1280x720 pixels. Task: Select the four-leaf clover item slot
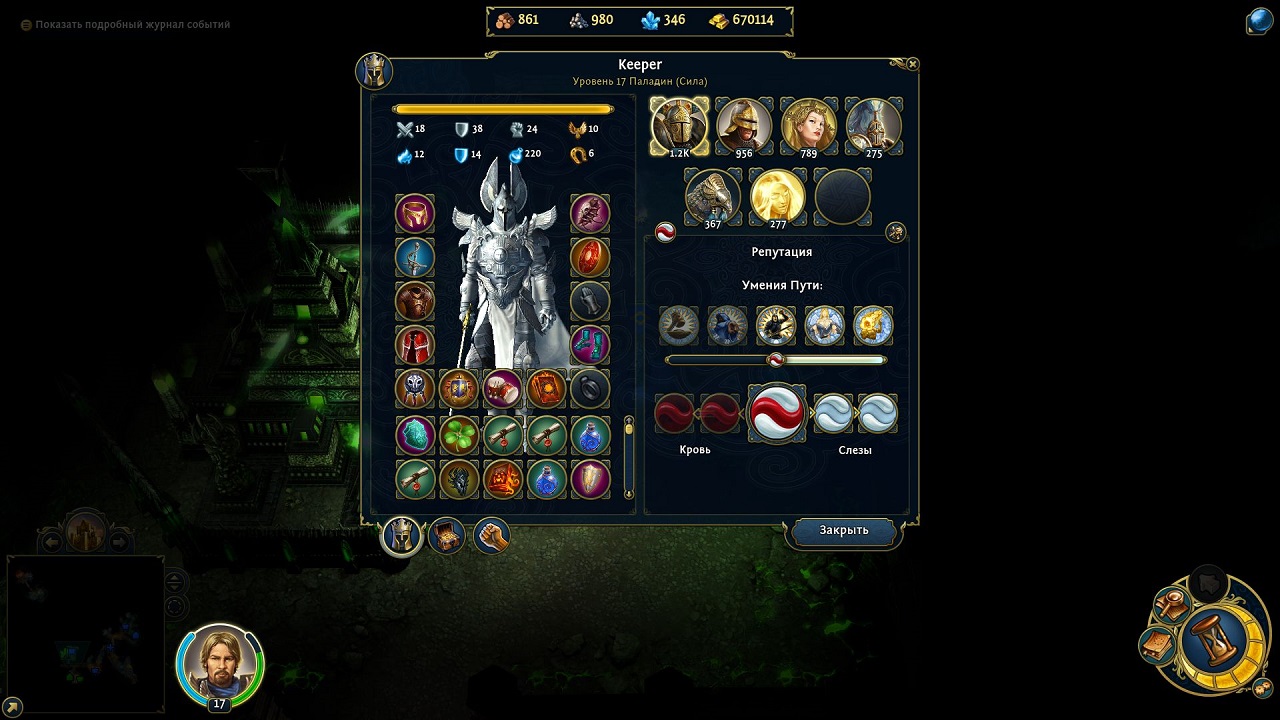point(459,436)
